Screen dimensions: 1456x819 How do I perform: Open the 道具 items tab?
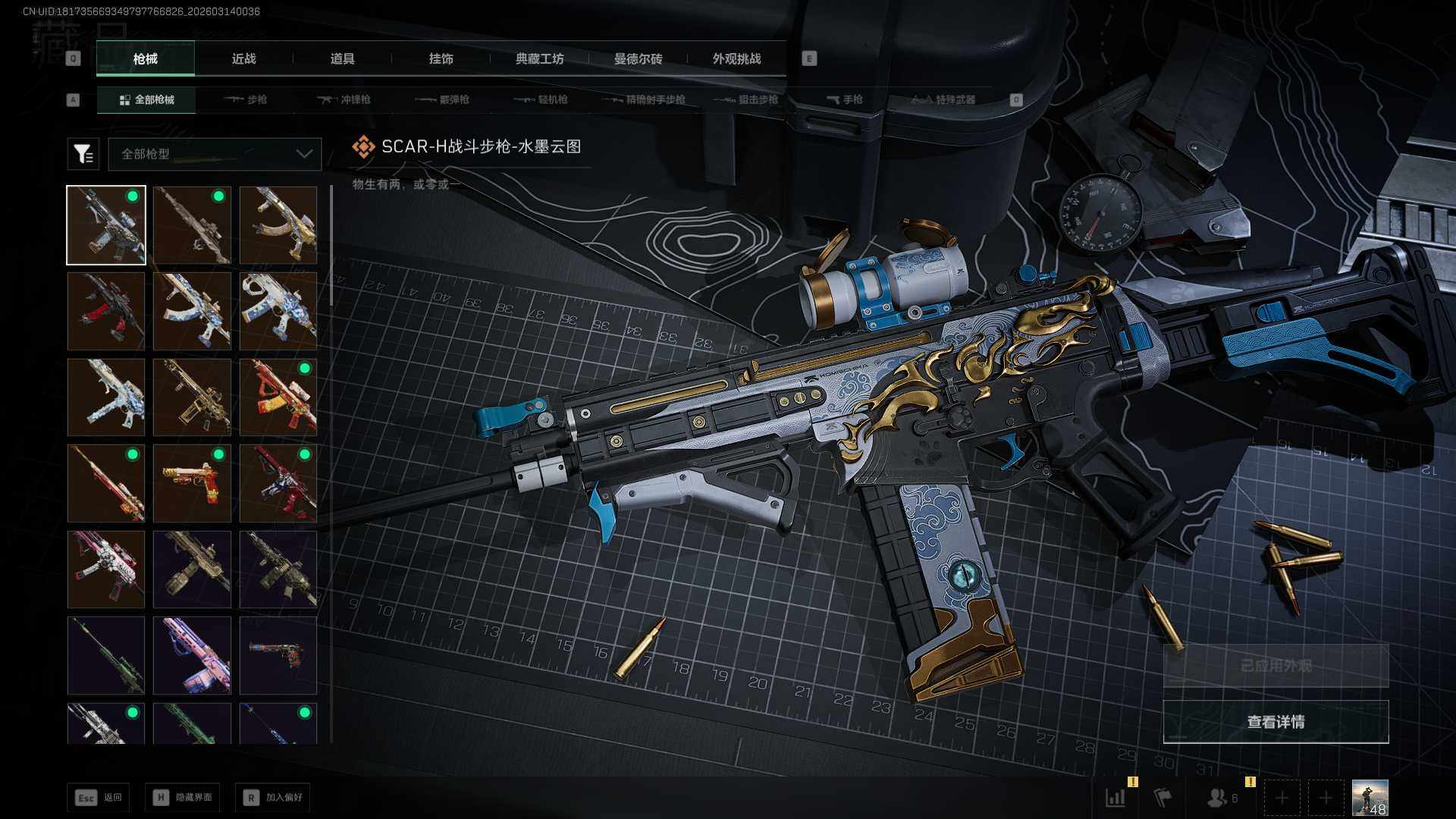342,58
